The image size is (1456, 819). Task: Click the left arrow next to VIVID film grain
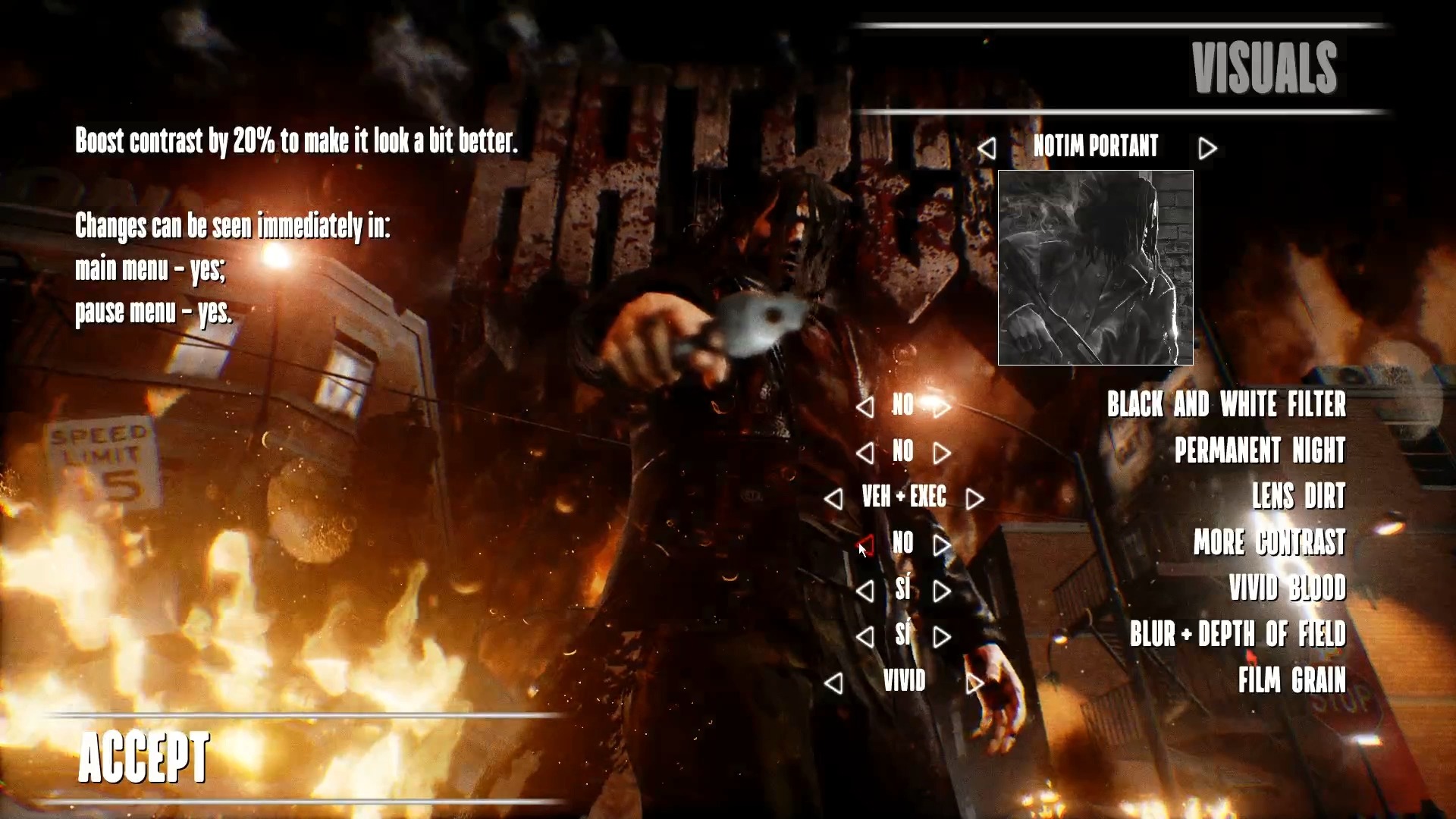pyautogui.click(x=833, y=684)
